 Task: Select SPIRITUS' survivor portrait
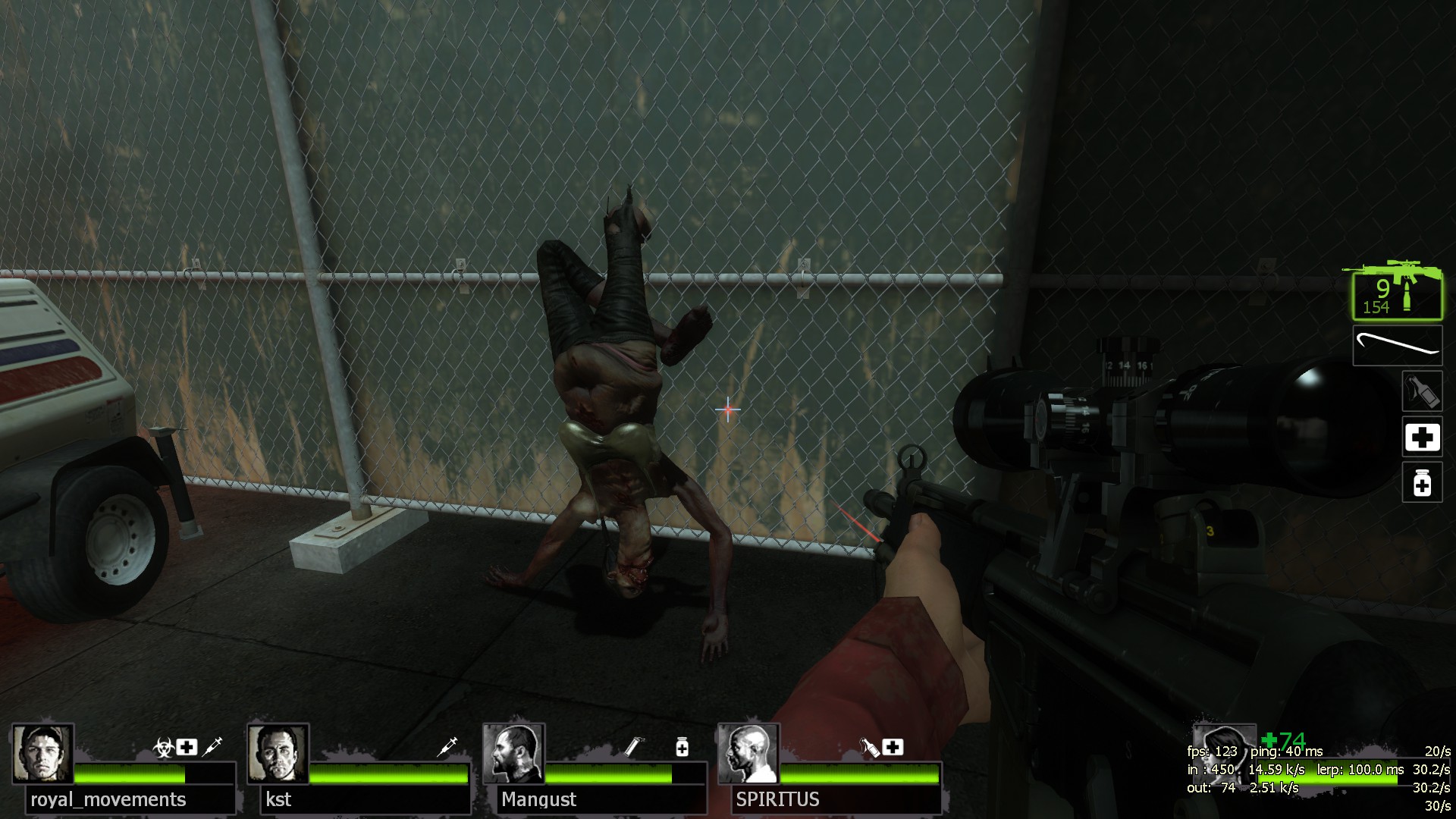[x=748, y=754]
